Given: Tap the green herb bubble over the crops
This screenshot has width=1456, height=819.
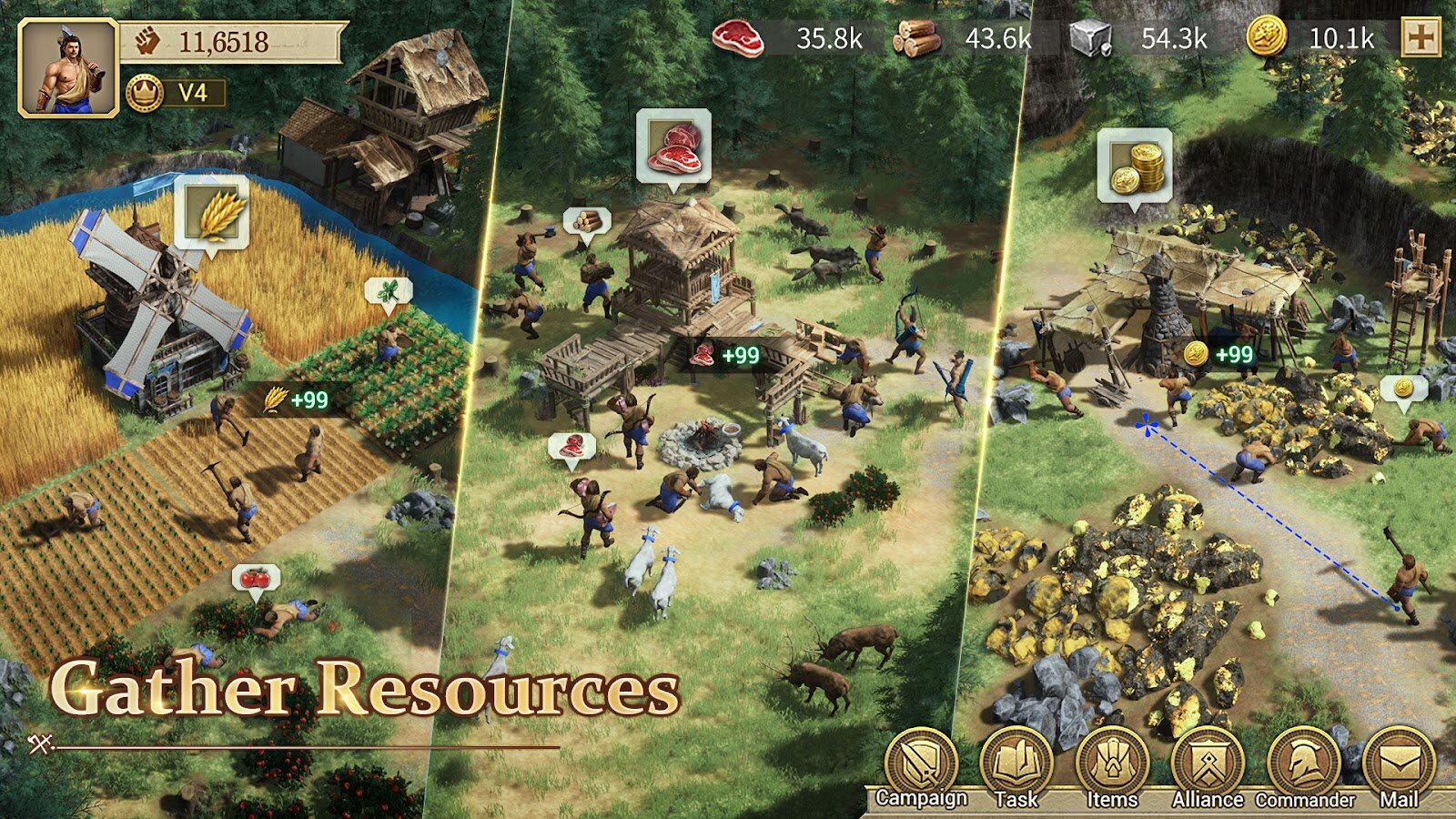Looking at the screenshot, I should point(389,292).
